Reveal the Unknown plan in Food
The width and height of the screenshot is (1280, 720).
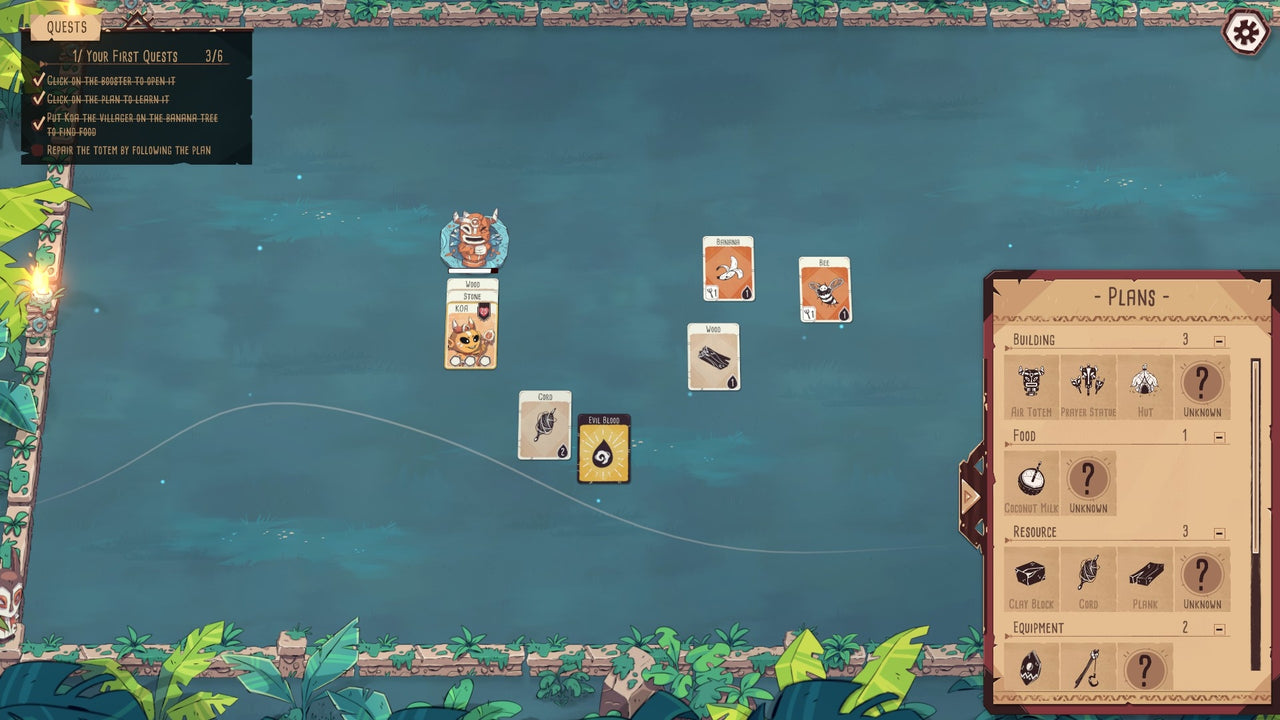[x=1088, y=479]
